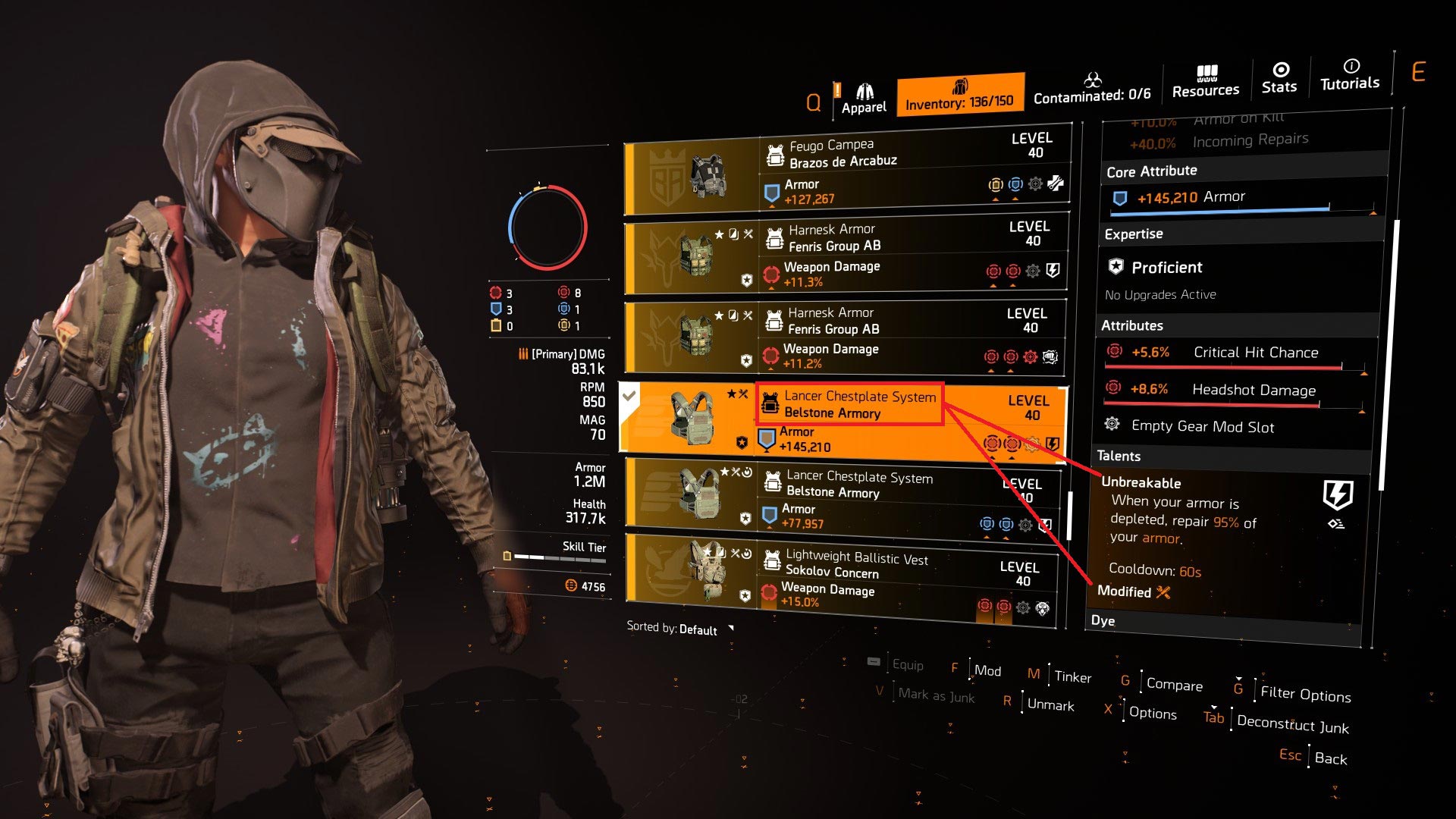The image size is (1456, 819).
Task: Open Filter Options
Action: (1305, 694)
